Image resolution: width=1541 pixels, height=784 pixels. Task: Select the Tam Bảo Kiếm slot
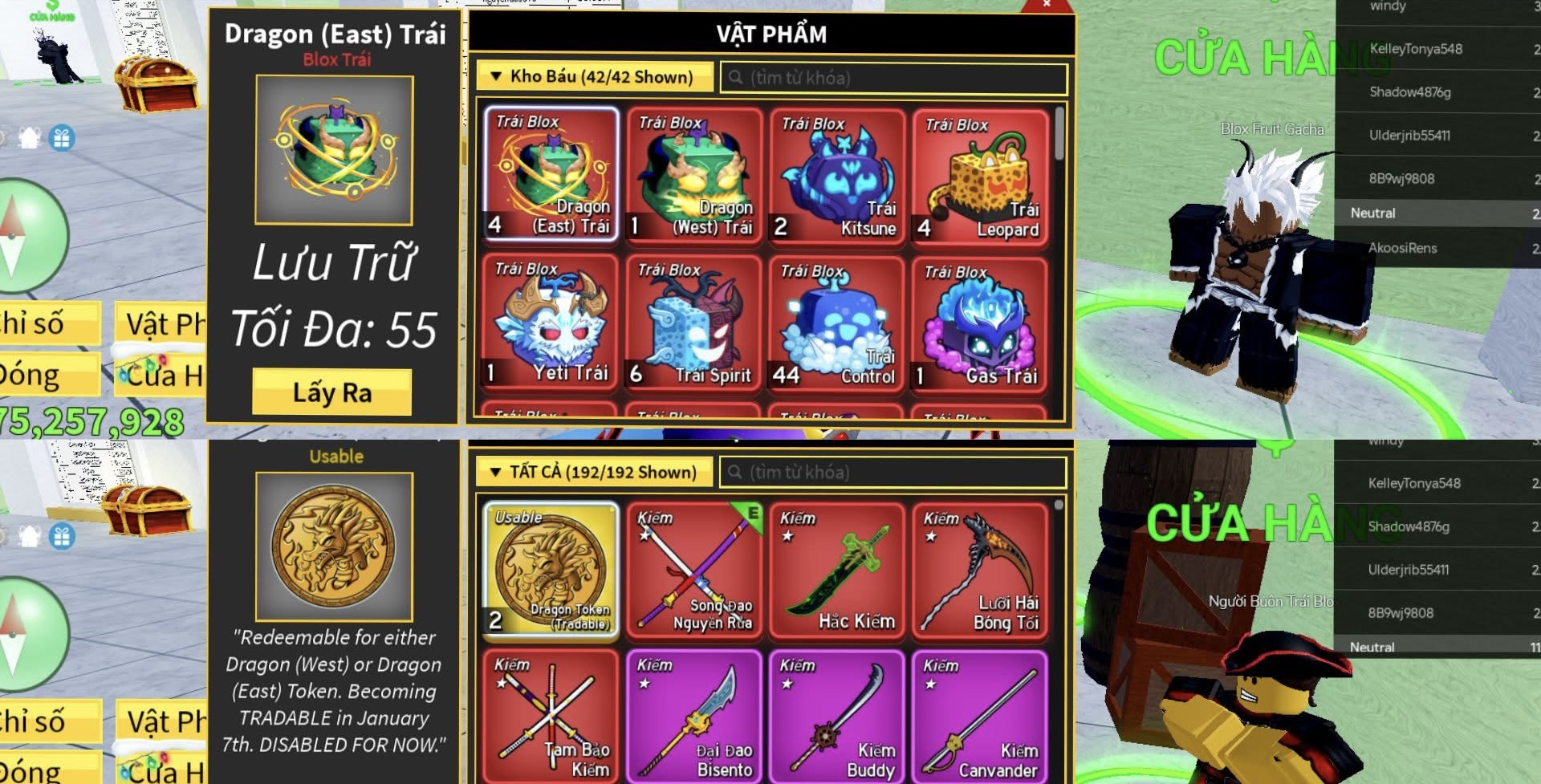(551, 716)
